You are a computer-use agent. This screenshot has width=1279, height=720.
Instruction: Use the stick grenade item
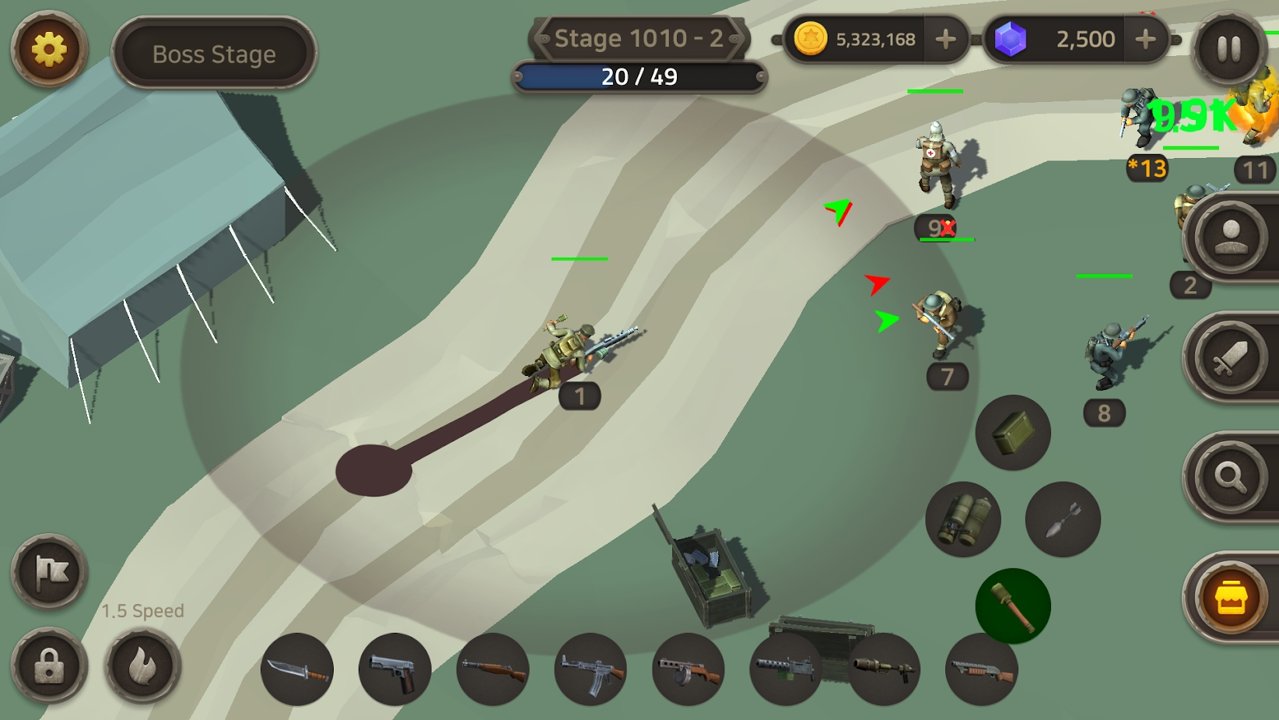pos(1013,606)
